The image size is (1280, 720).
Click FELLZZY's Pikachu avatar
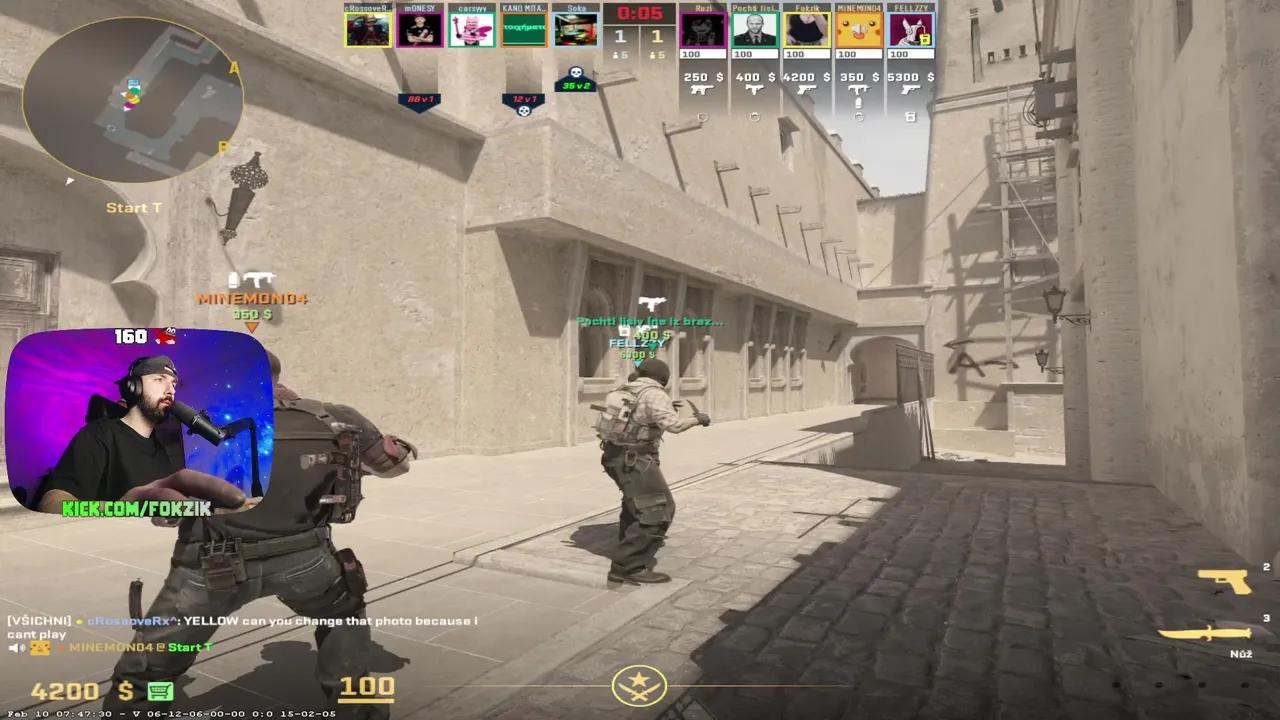tap(910, 28)
